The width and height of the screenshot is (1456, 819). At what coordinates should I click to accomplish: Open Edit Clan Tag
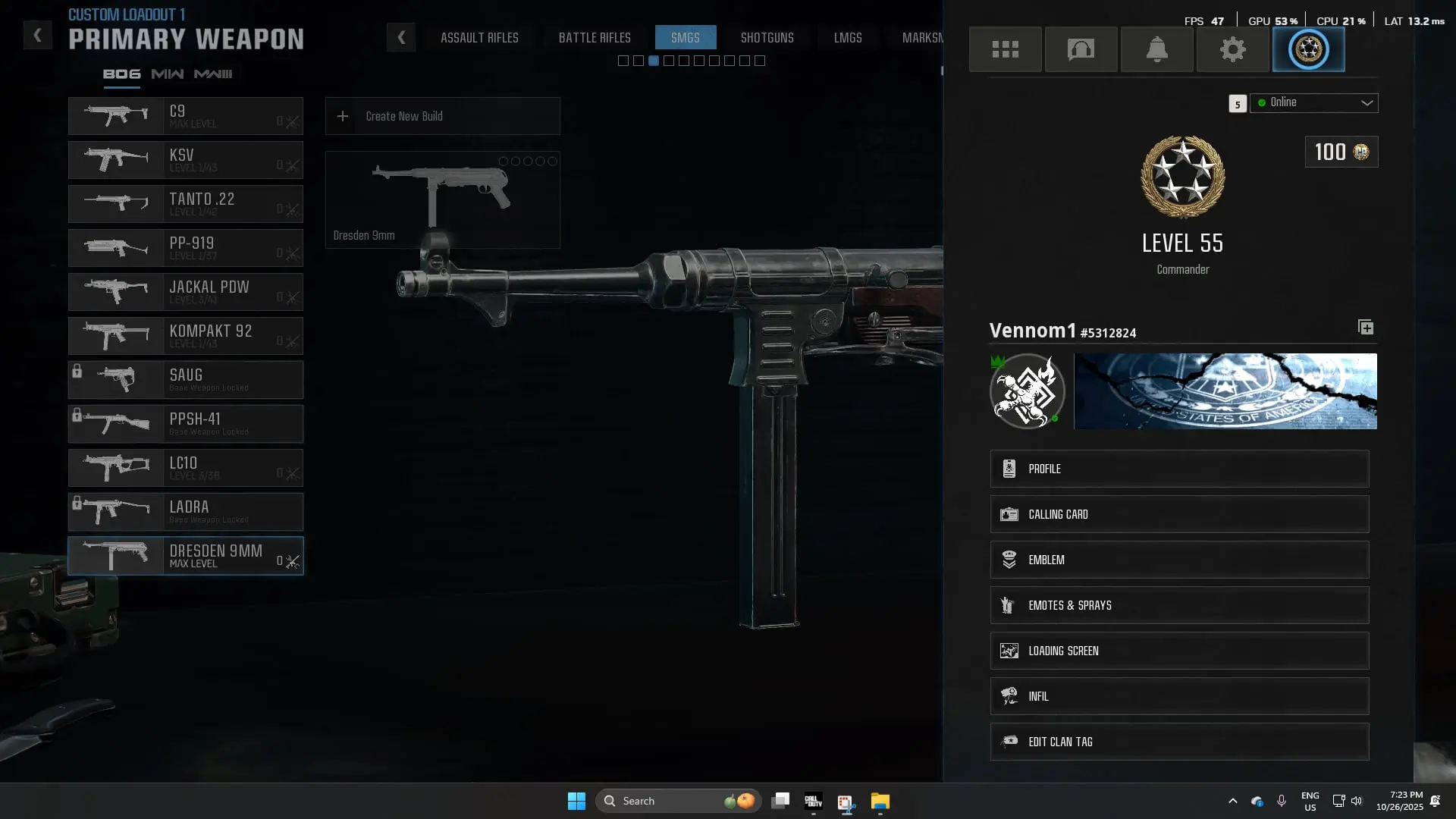point(1179,742)
